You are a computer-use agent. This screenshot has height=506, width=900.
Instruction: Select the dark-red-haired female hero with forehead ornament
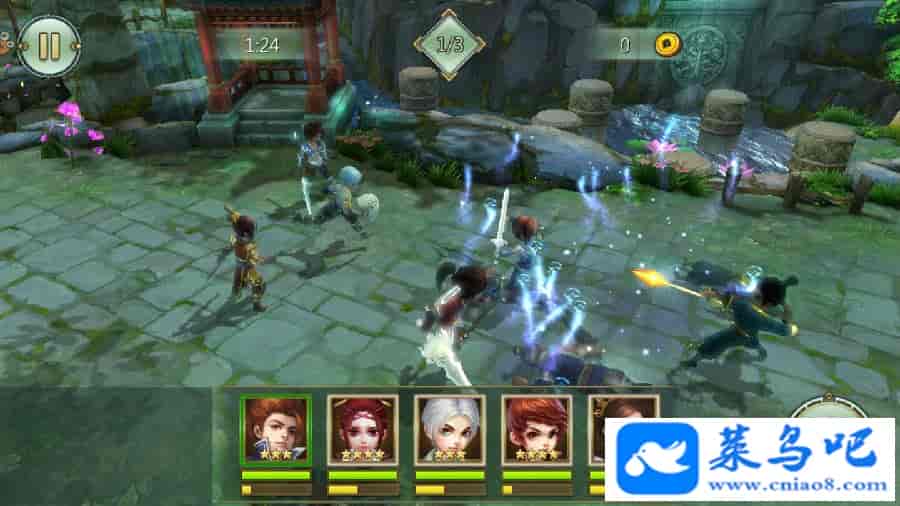point(363,429)
